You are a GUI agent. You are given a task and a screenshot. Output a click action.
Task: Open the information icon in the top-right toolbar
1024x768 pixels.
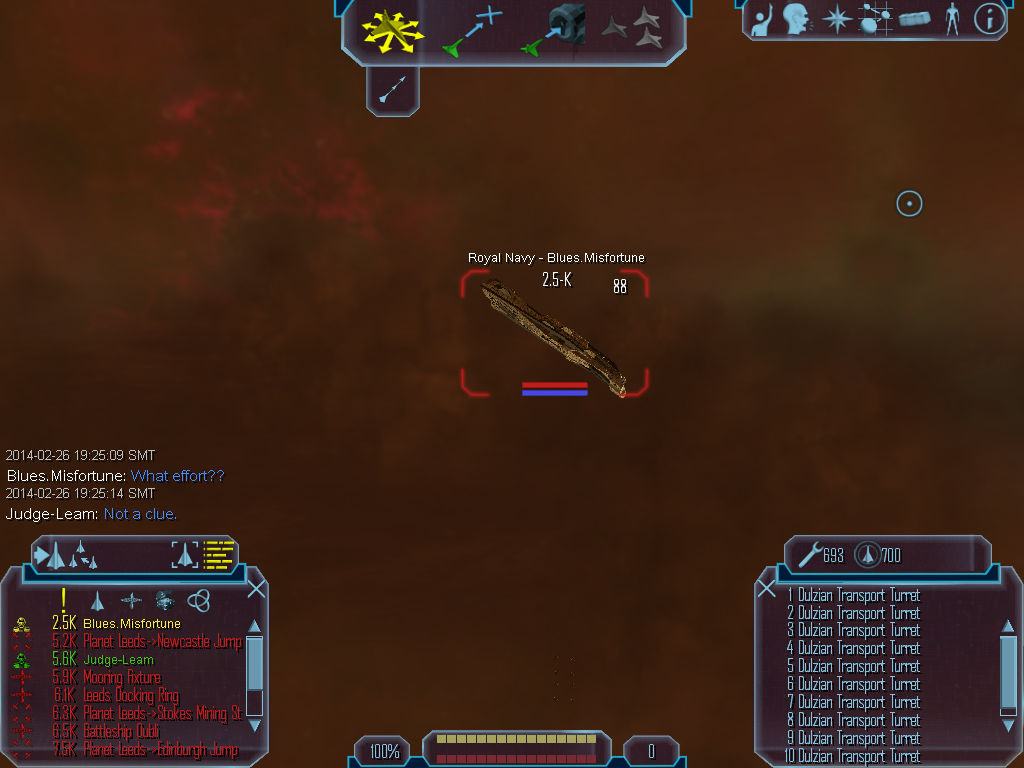click(988, 19)
